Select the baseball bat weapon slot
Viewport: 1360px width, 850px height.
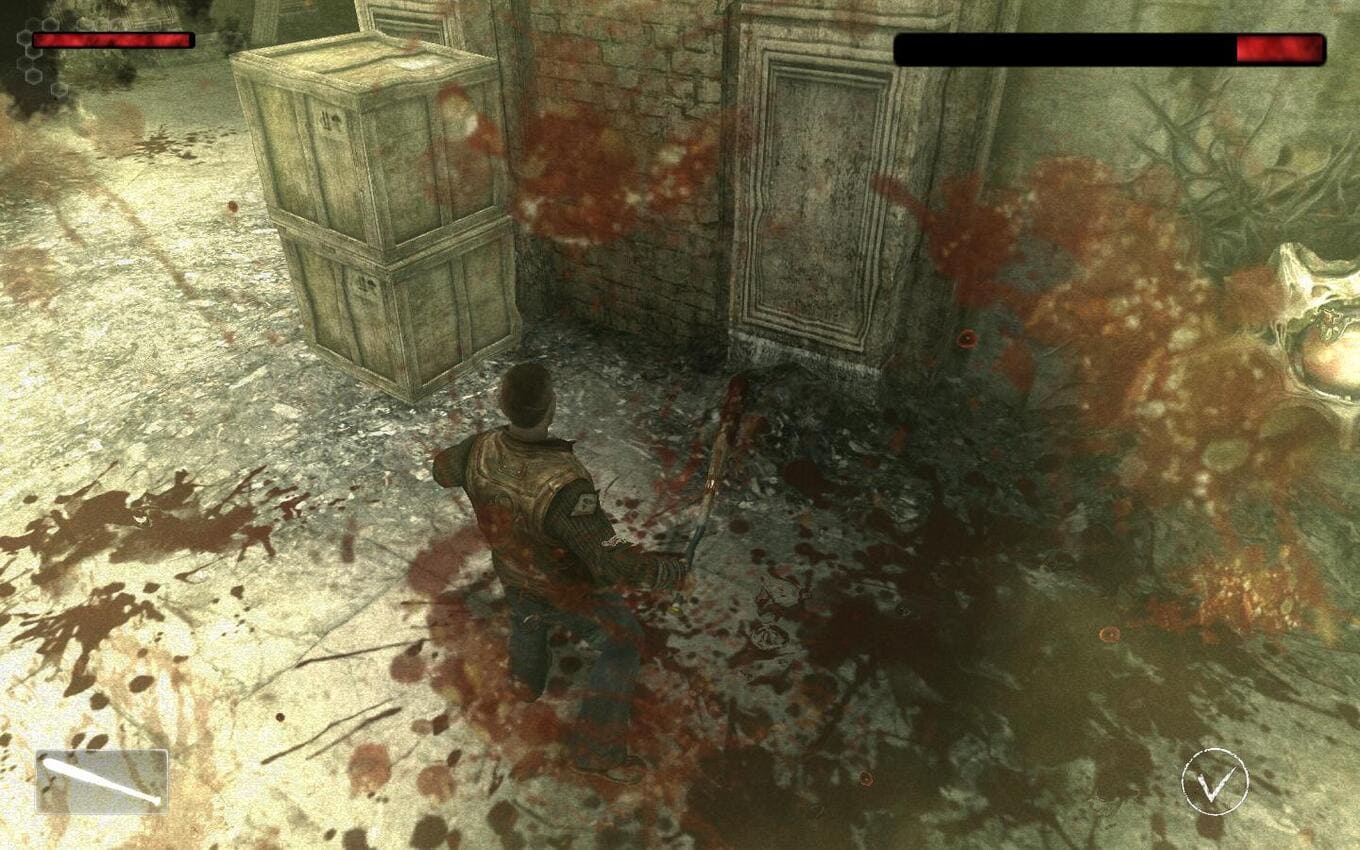click(102, 781)
